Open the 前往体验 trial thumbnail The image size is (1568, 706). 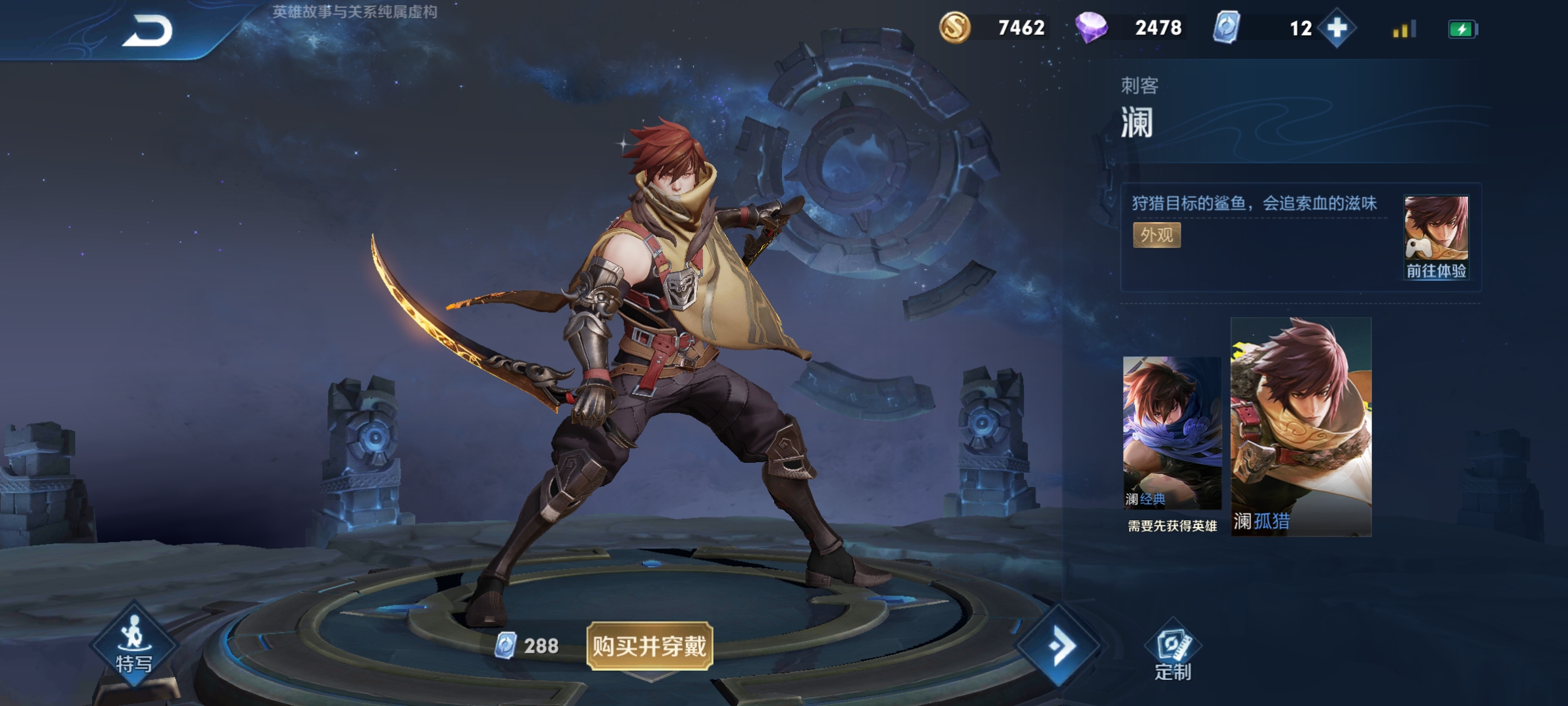(1436, 238)
